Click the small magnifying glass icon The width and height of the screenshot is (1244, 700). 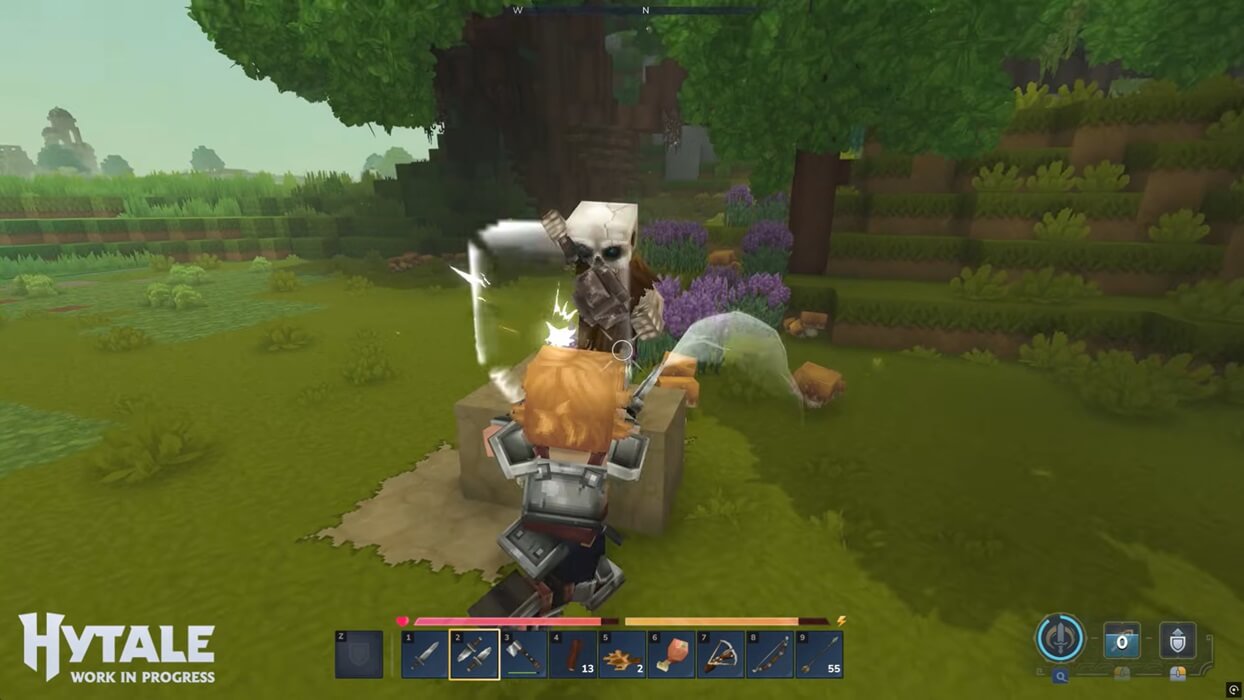(x=1060, y=676)
